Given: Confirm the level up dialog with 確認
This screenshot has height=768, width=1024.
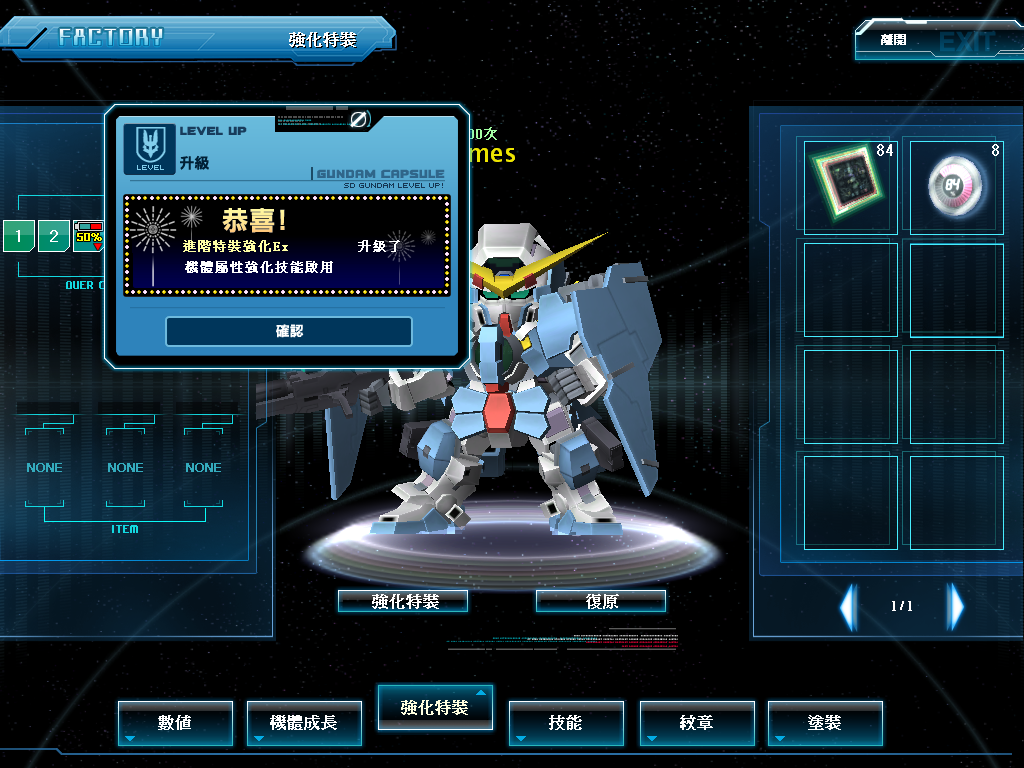Looking at the screenshot, I should [x=288, y=331].
